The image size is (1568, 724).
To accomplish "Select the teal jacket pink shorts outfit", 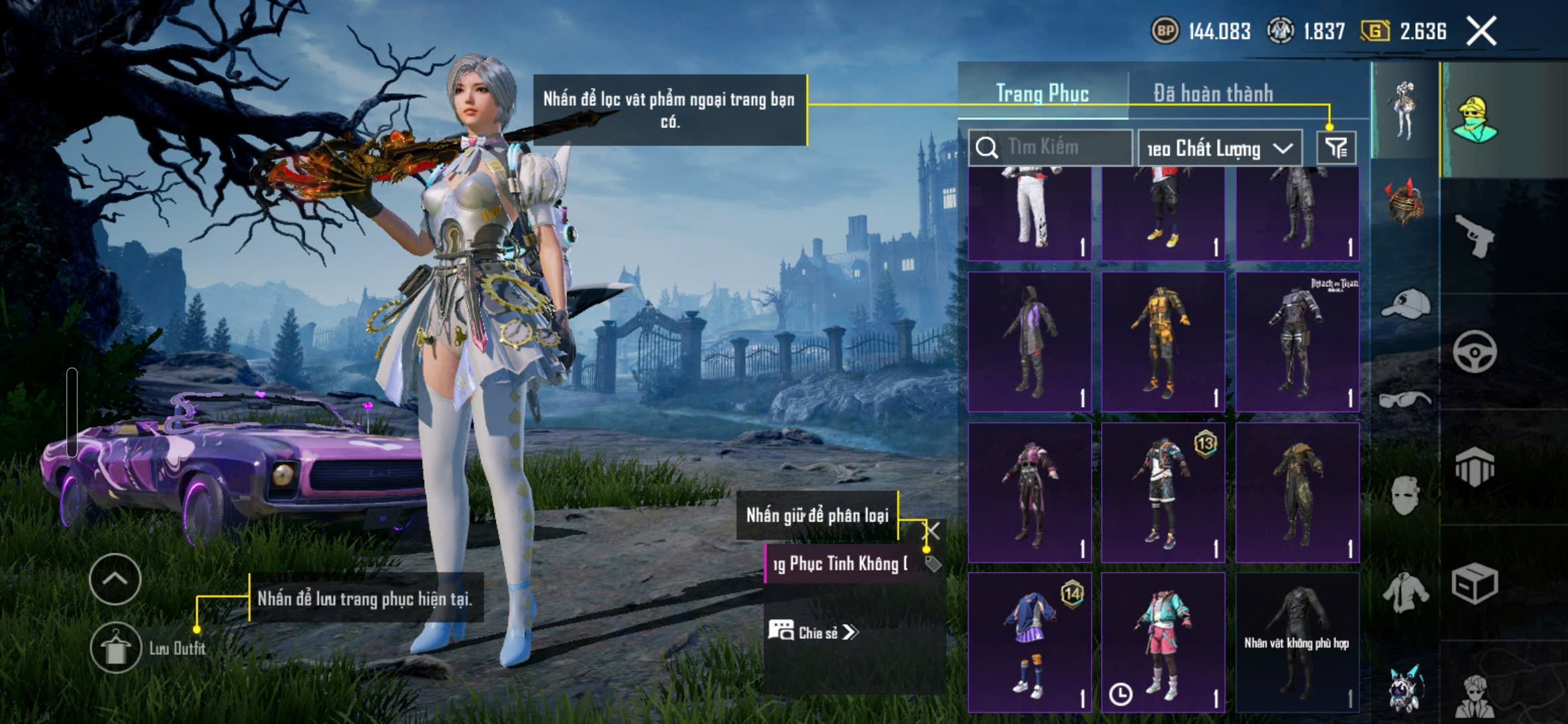I will point(1163,642).
